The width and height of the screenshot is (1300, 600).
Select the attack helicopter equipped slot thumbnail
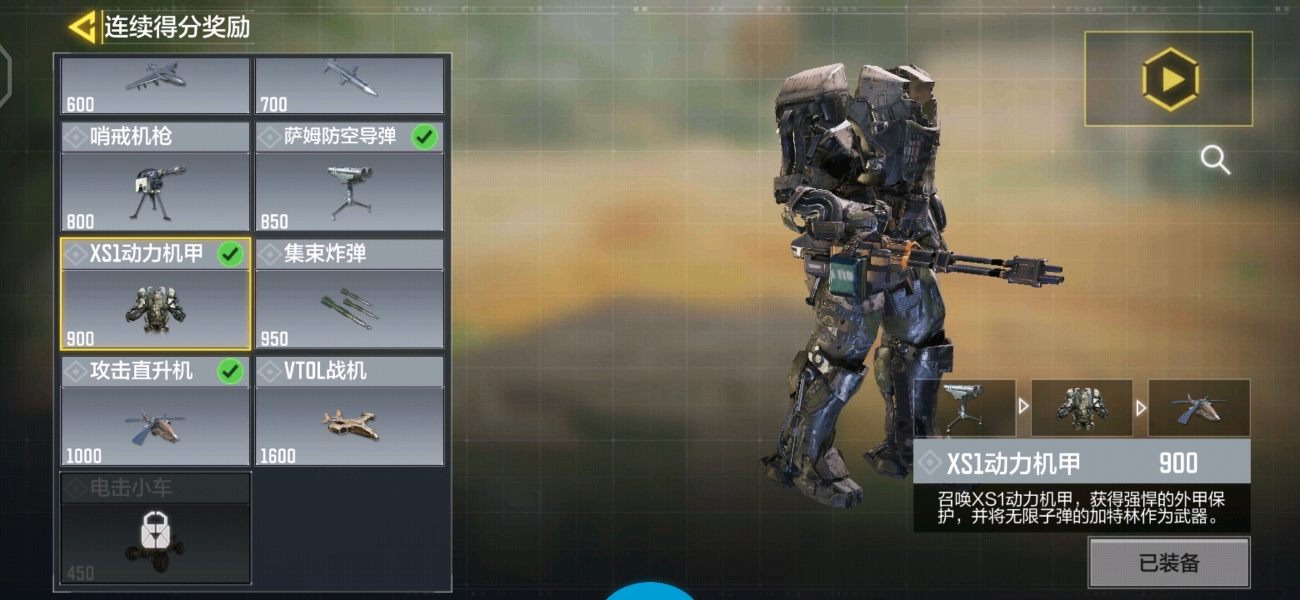1198,408
